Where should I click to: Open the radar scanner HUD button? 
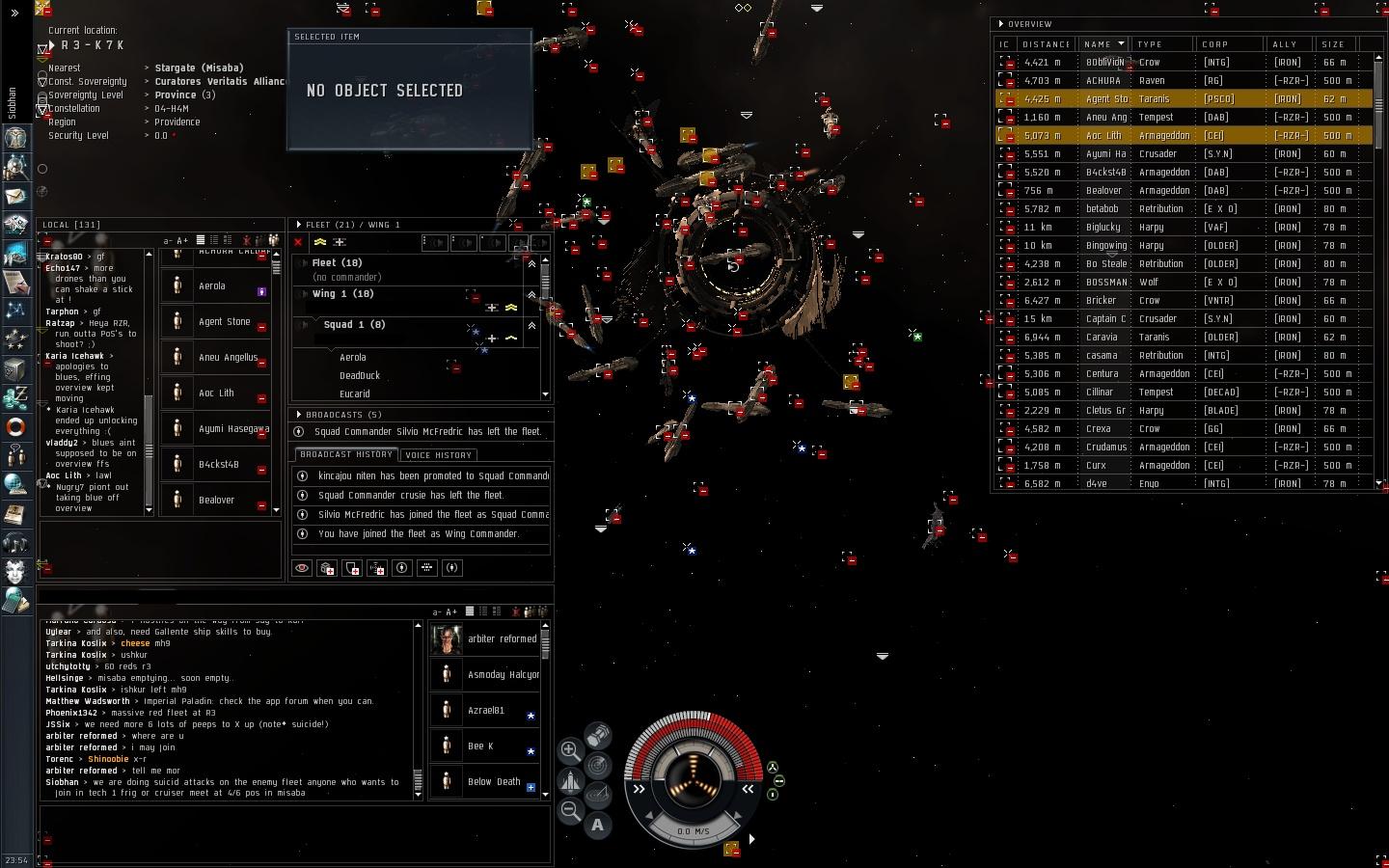click(x=598, y=766)
